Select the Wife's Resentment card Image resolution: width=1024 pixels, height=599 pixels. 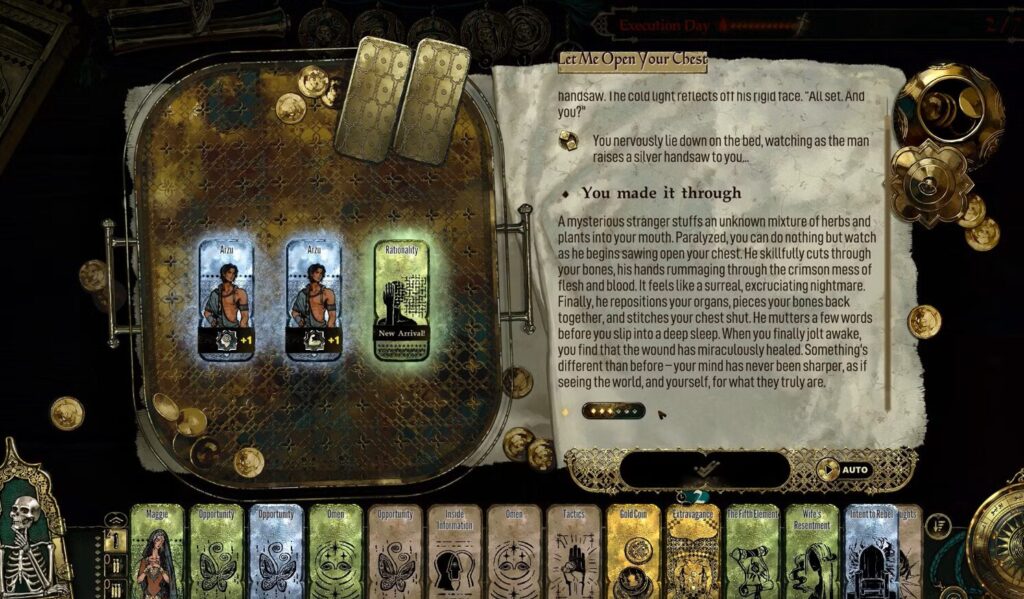[x=812, y=552]
